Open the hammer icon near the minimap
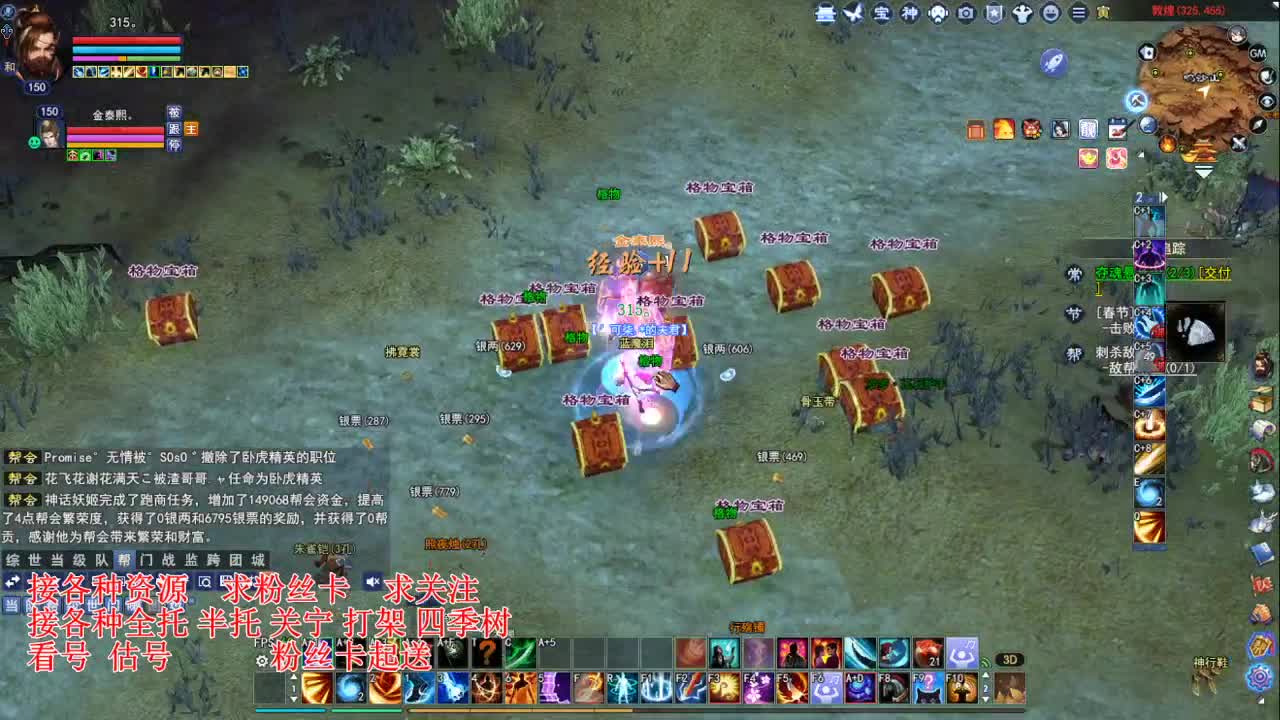This screenshot has width=1280, height=720. 1136,100
